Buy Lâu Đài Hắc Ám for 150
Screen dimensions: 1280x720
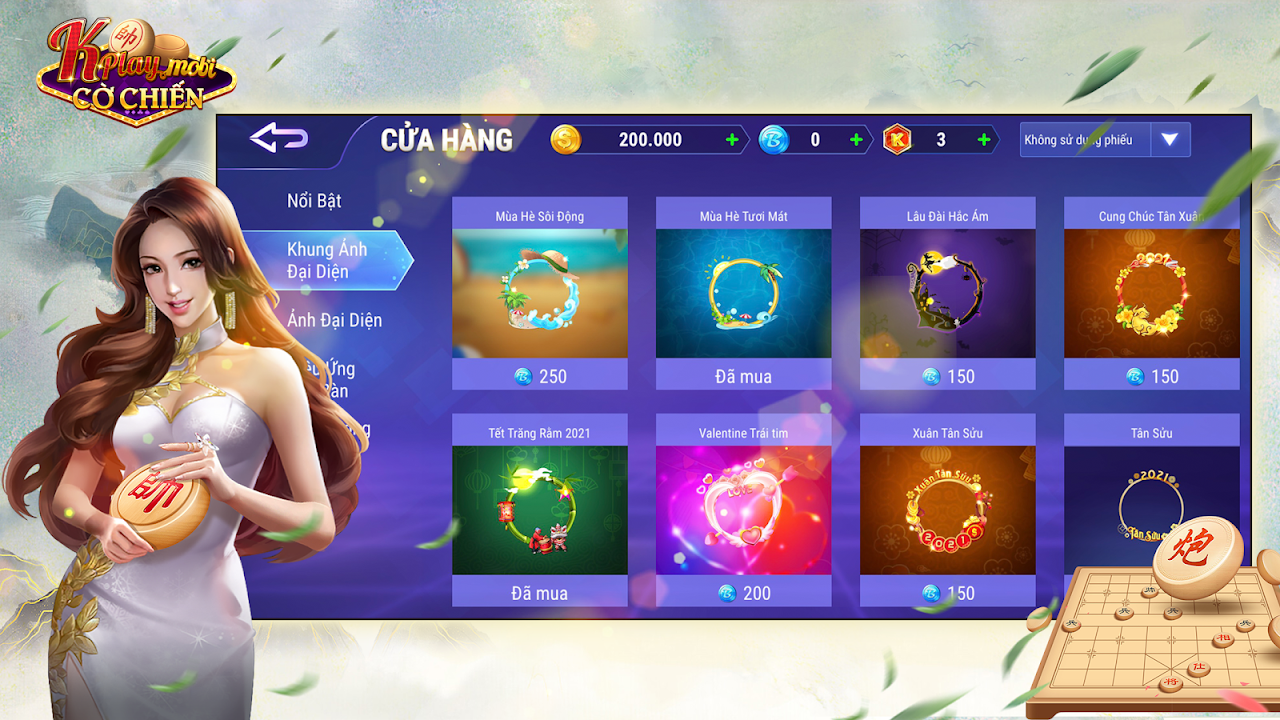tap(948, 376)
